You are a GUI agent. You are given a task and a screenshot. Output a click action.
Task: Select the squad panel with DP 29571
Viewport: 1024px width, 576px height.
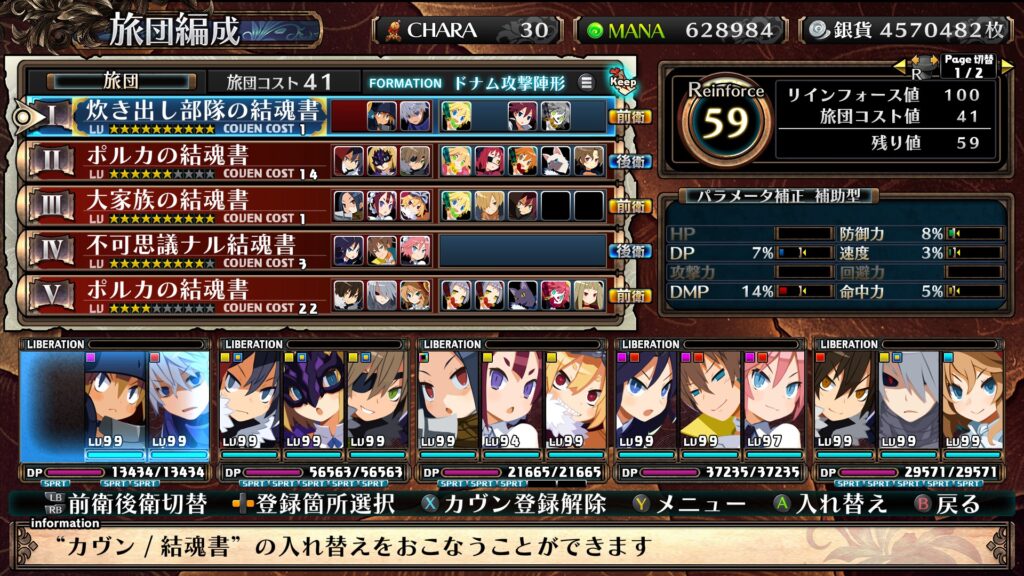pyautogui.click(x=909, y=412)
